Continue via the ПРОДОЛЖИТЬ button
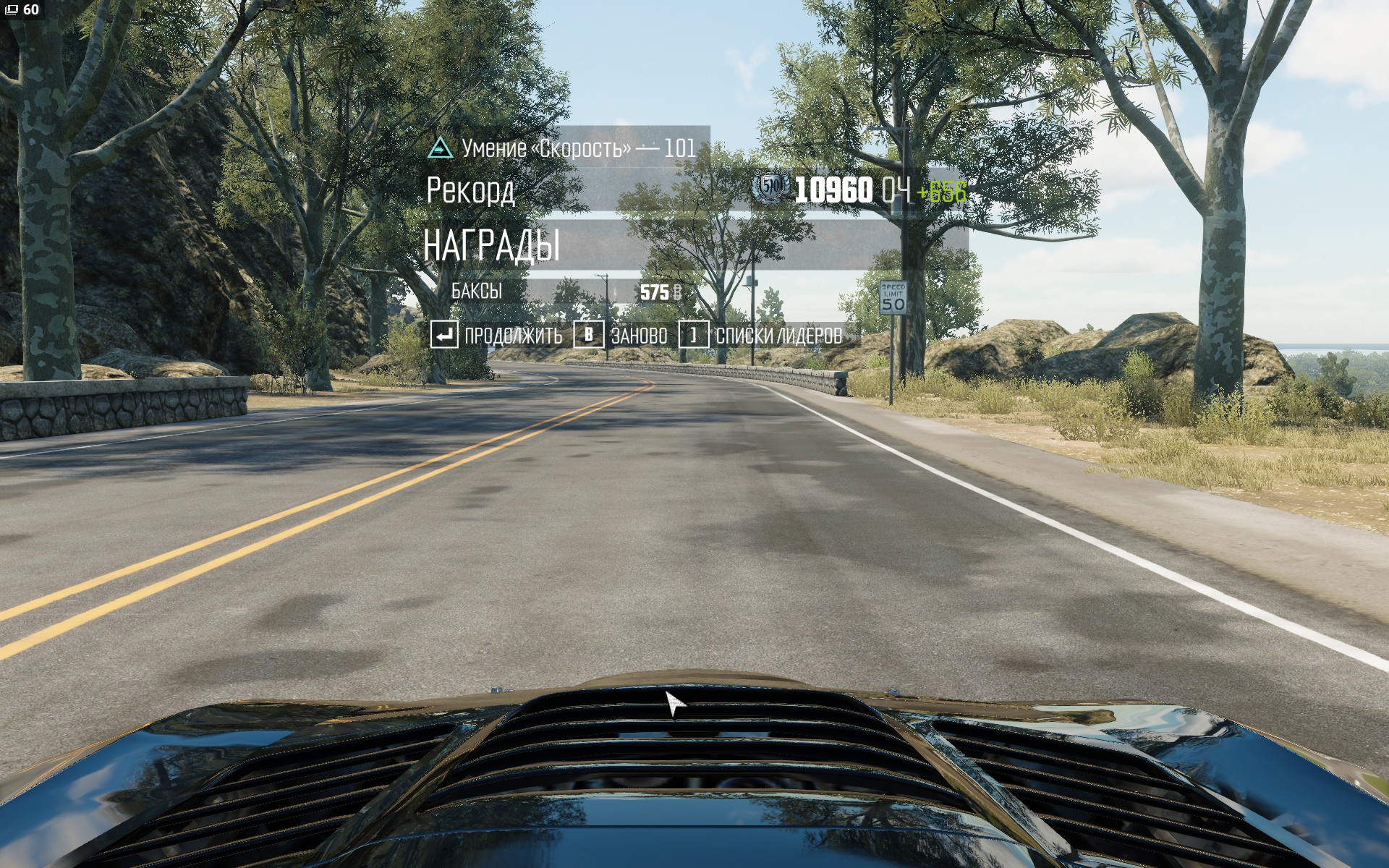The height and width of the screenshot is (868, 1389). pos(497,336)
